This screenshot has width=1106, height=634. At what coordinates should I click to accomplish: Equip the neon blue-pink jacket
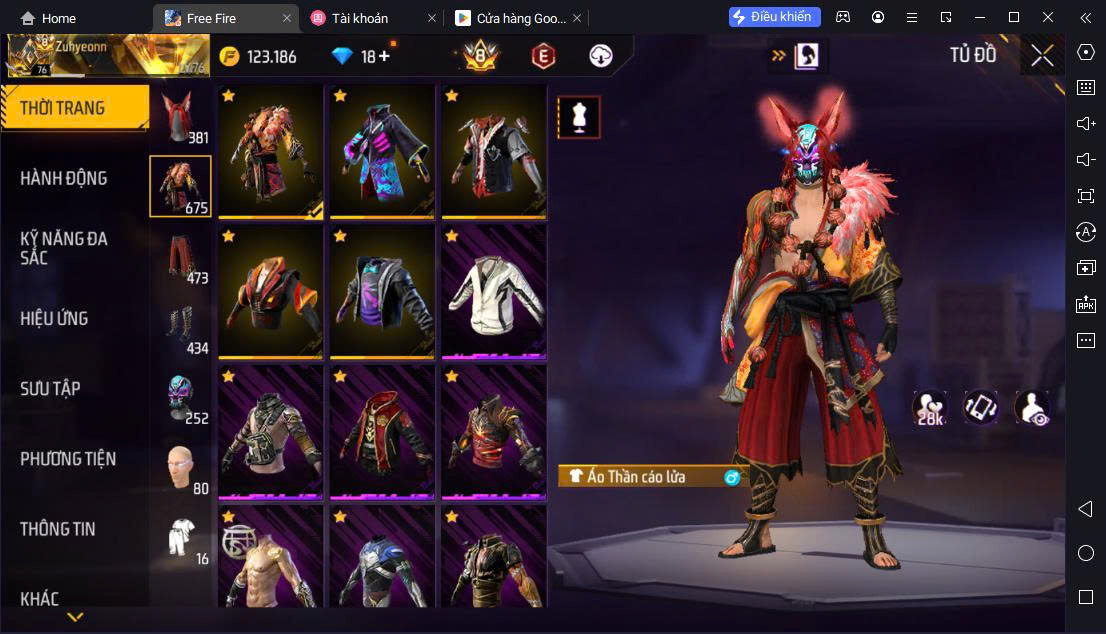pyautogui.click(x=382, y=151)
